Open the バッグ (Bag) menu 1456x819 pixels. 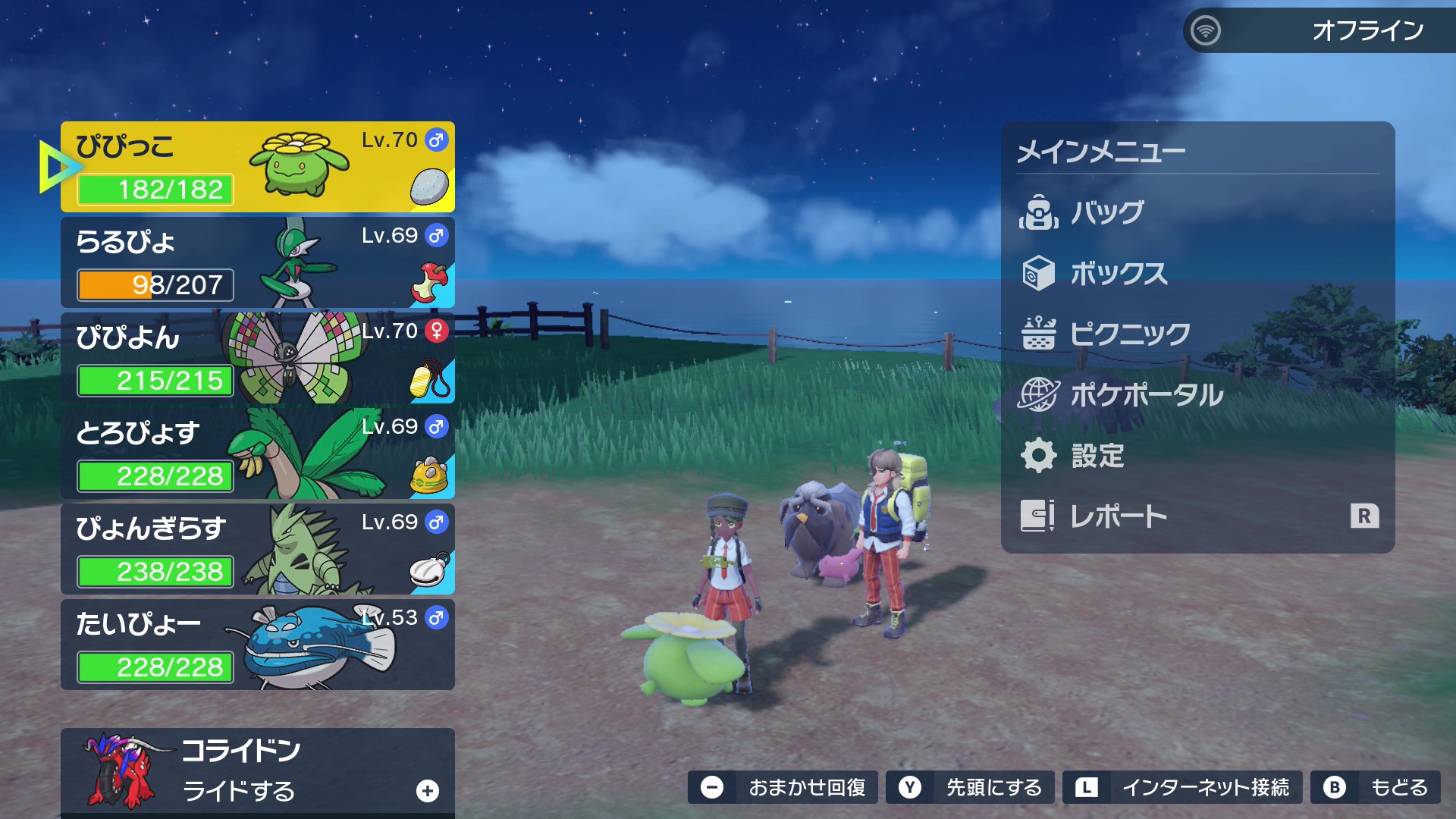tap(1107, 213)
